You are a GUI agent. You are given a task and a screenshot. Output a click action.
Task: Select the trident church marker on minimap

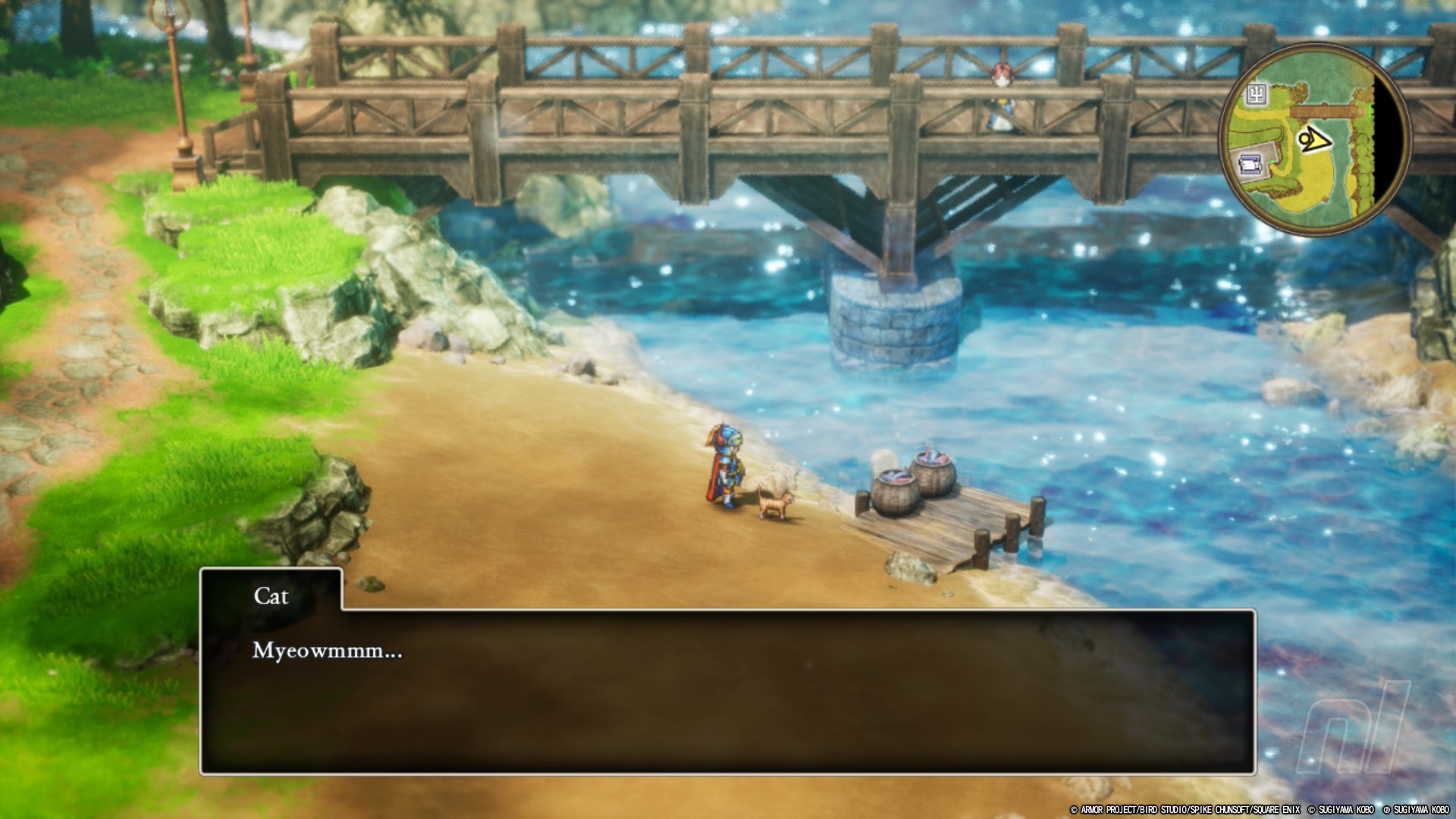pos(1257,94)
